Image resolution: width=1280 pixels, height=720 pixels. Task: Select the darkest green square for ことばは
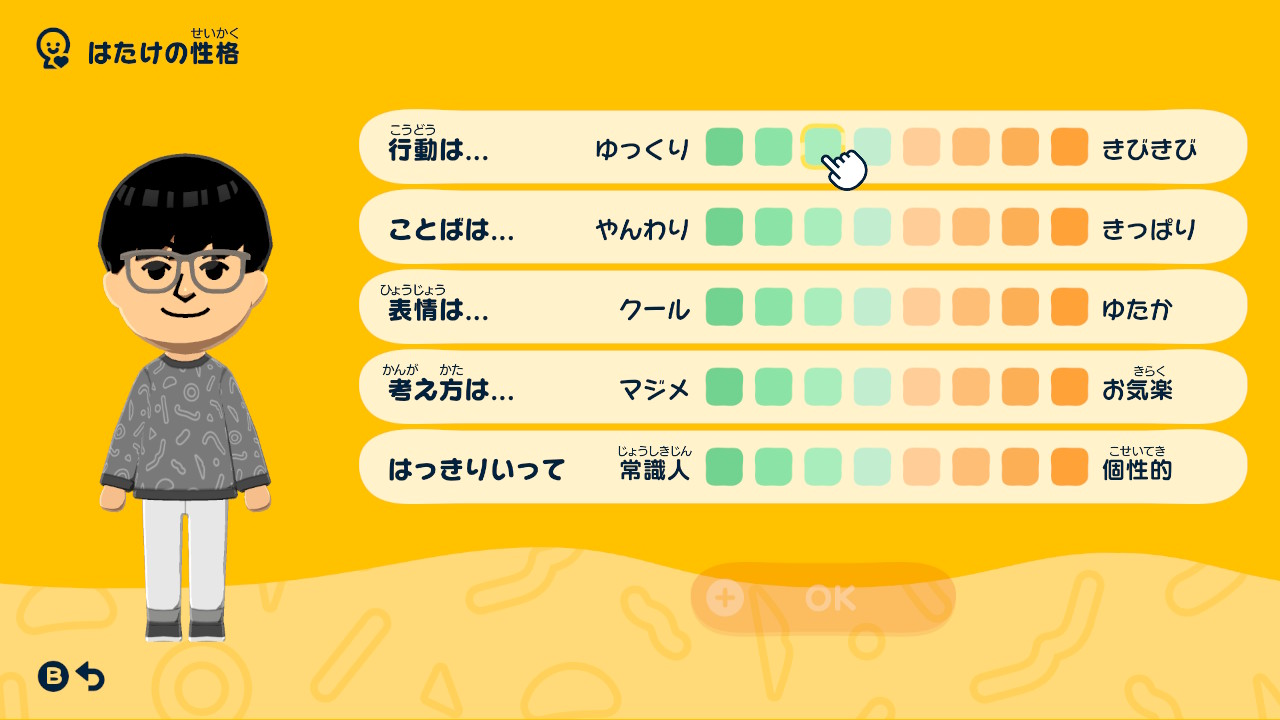(x=724, y=227)
